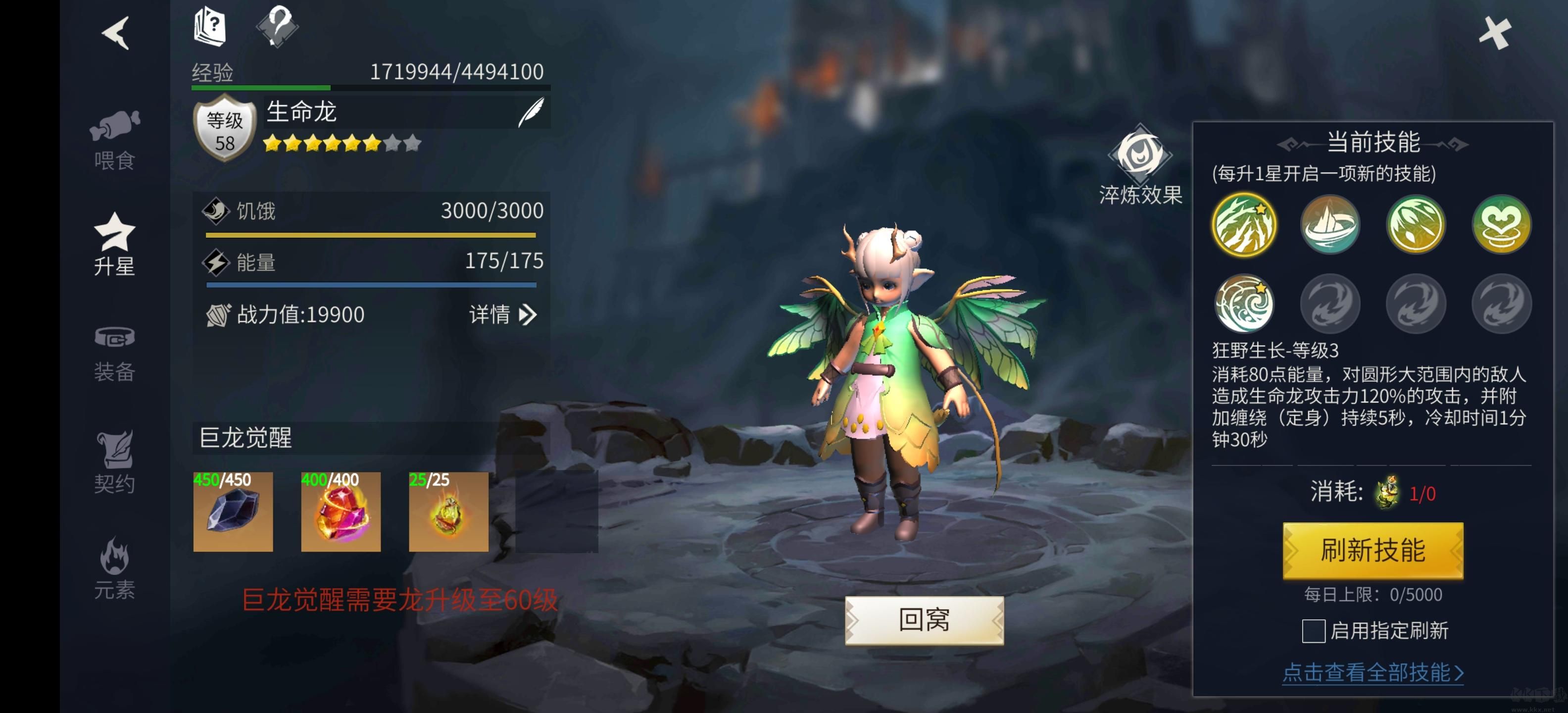Select the green heart skill icon
Image resolution: width=1568 pixels, height=713 pixels.
[1501, 225]
